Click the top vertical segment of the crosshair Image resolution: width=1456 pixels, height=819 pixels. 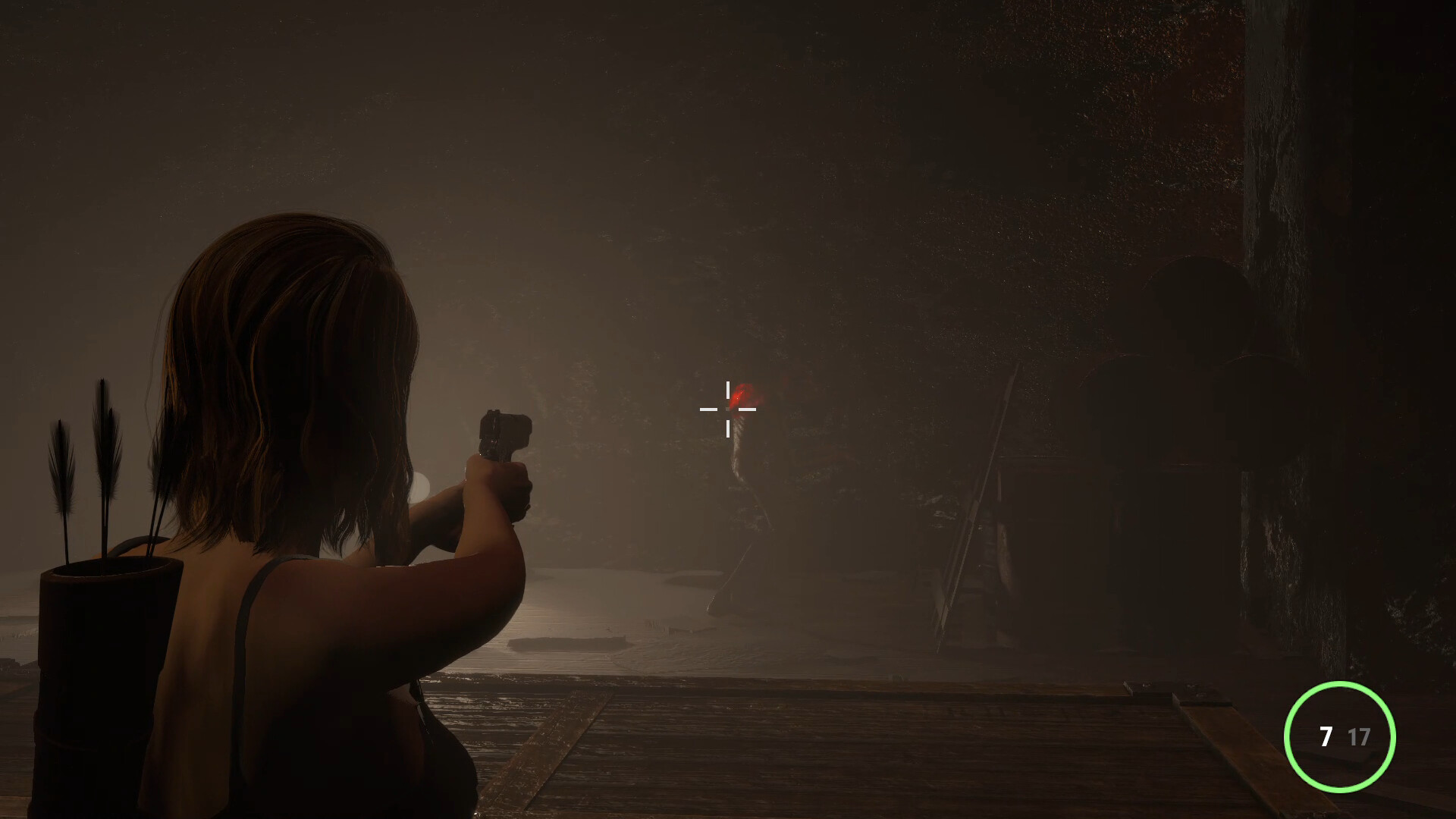[x=730, y=388]
